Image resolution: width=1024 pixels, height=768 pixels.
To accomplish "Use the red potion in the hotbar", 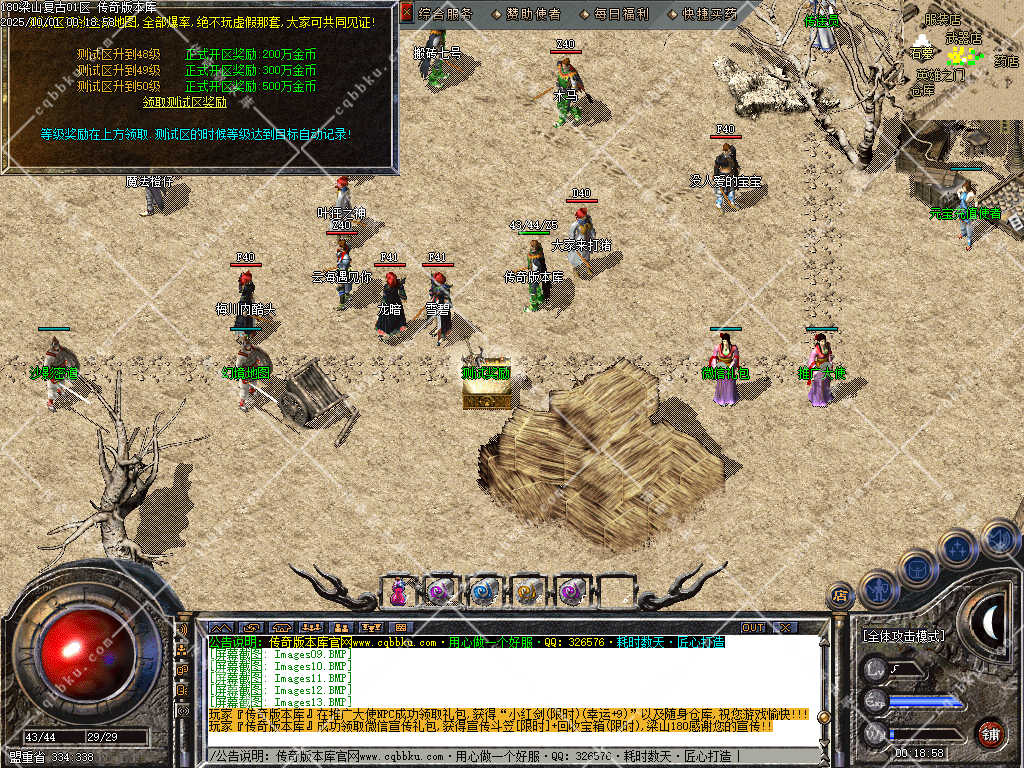I will pyautogui.click(x=398, y=592).
